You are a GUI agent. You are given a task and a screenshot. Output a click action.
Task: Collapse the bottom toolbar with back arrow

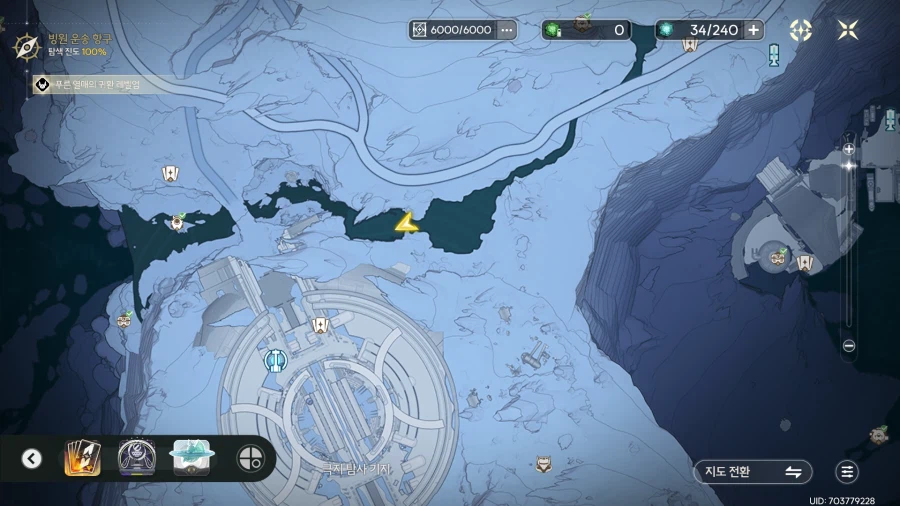[x=32, y=459]
